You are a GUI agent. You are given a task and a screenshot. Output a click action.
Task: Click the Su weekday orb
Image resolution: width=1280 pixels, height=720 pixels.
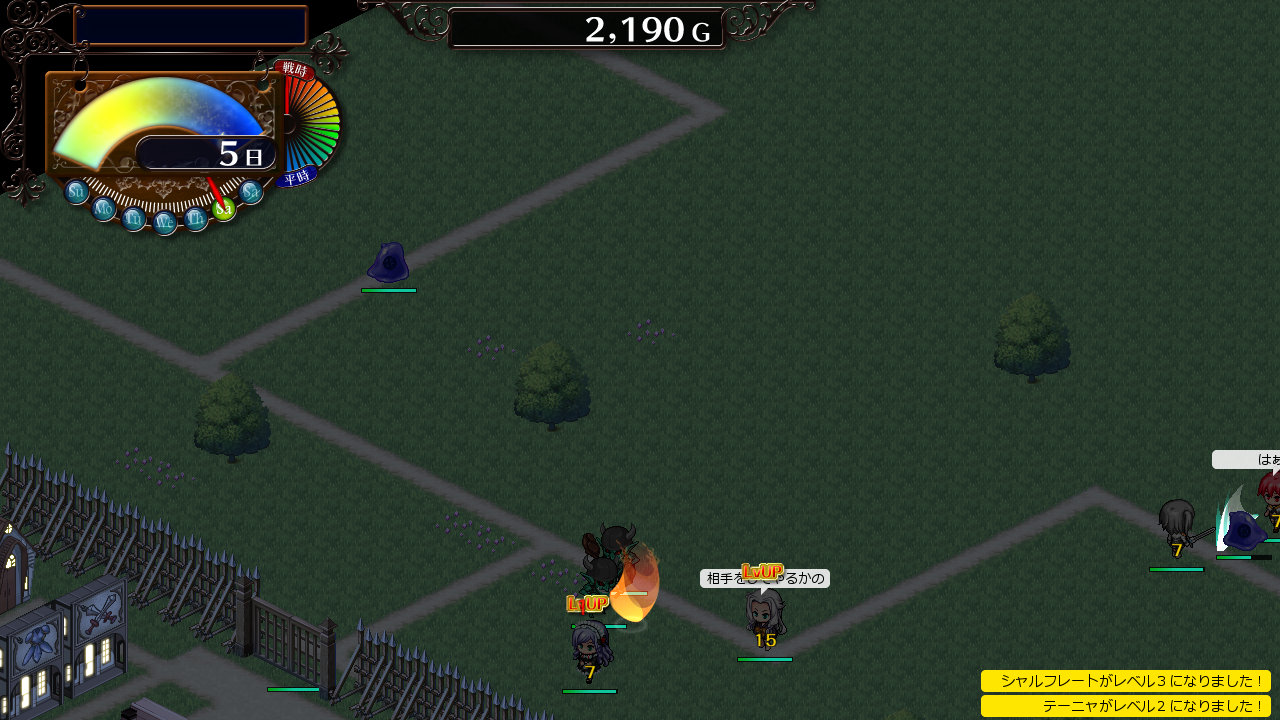(77, 192)
